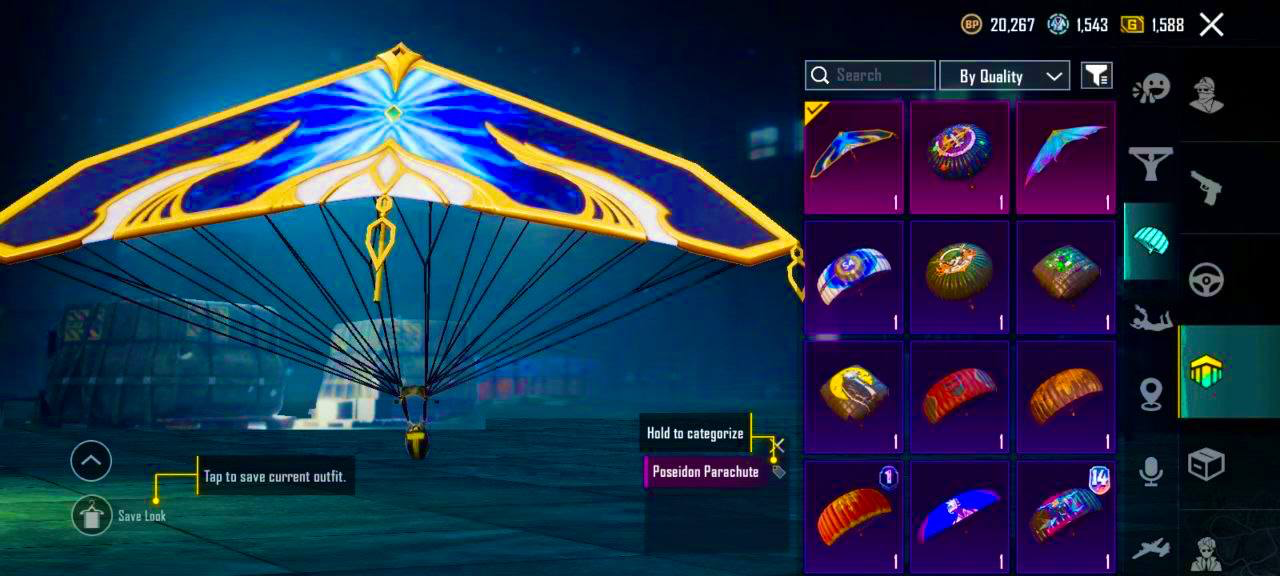Save the current look with hanger icon

coord(92,515)
